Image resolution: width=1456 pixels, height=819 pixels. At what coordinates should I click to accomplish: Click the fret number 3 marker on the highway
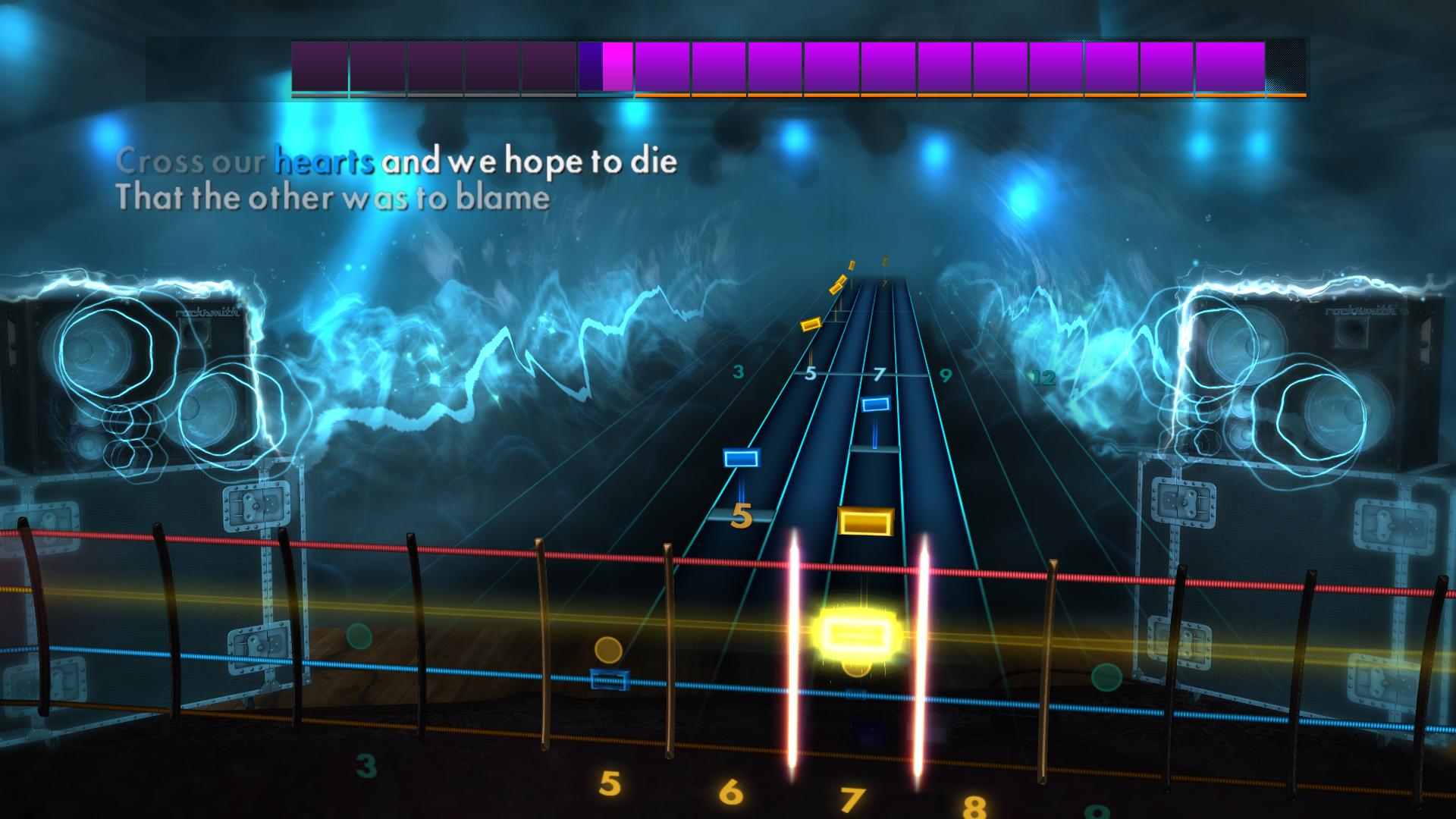pos(737,371)
